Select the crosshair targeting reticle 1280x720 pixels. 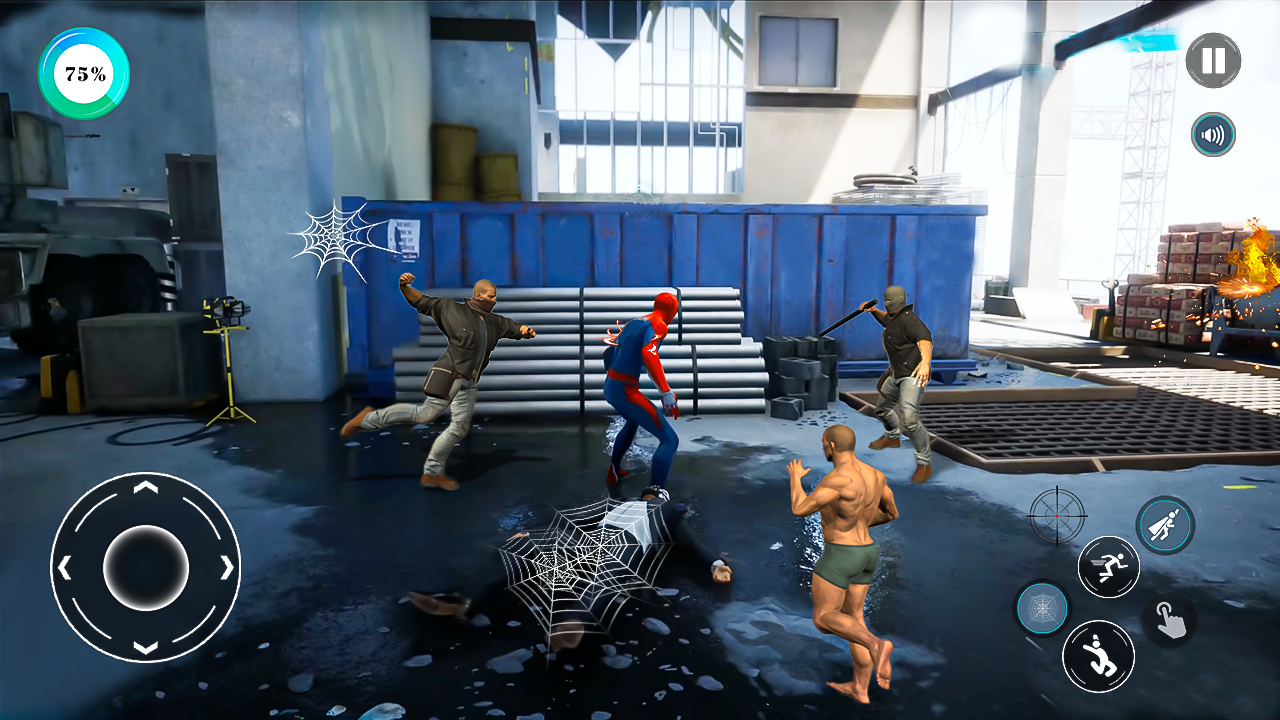click(1055, 518)
